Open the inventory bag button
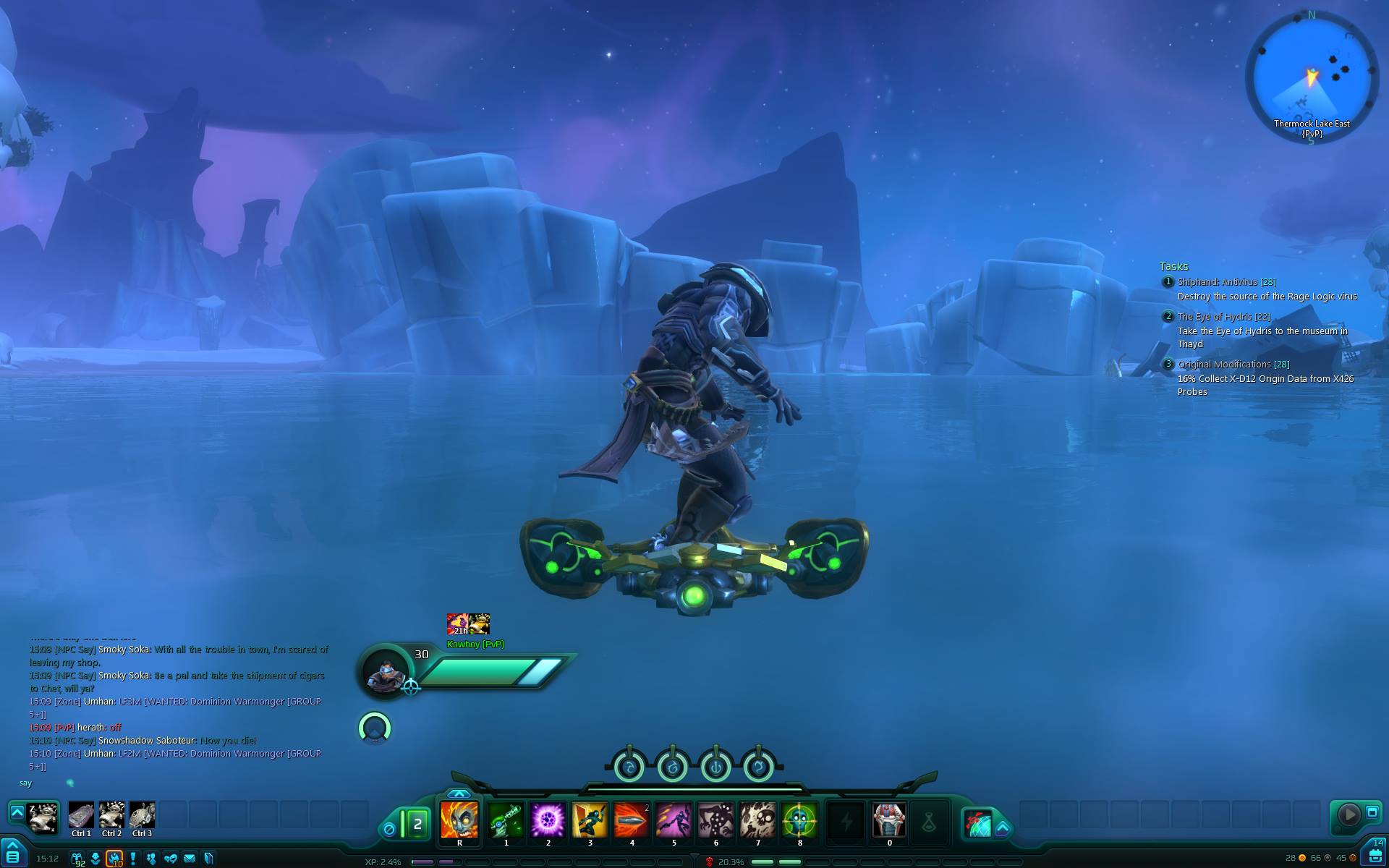1389x868 pixels. (x=1375, y=854)
